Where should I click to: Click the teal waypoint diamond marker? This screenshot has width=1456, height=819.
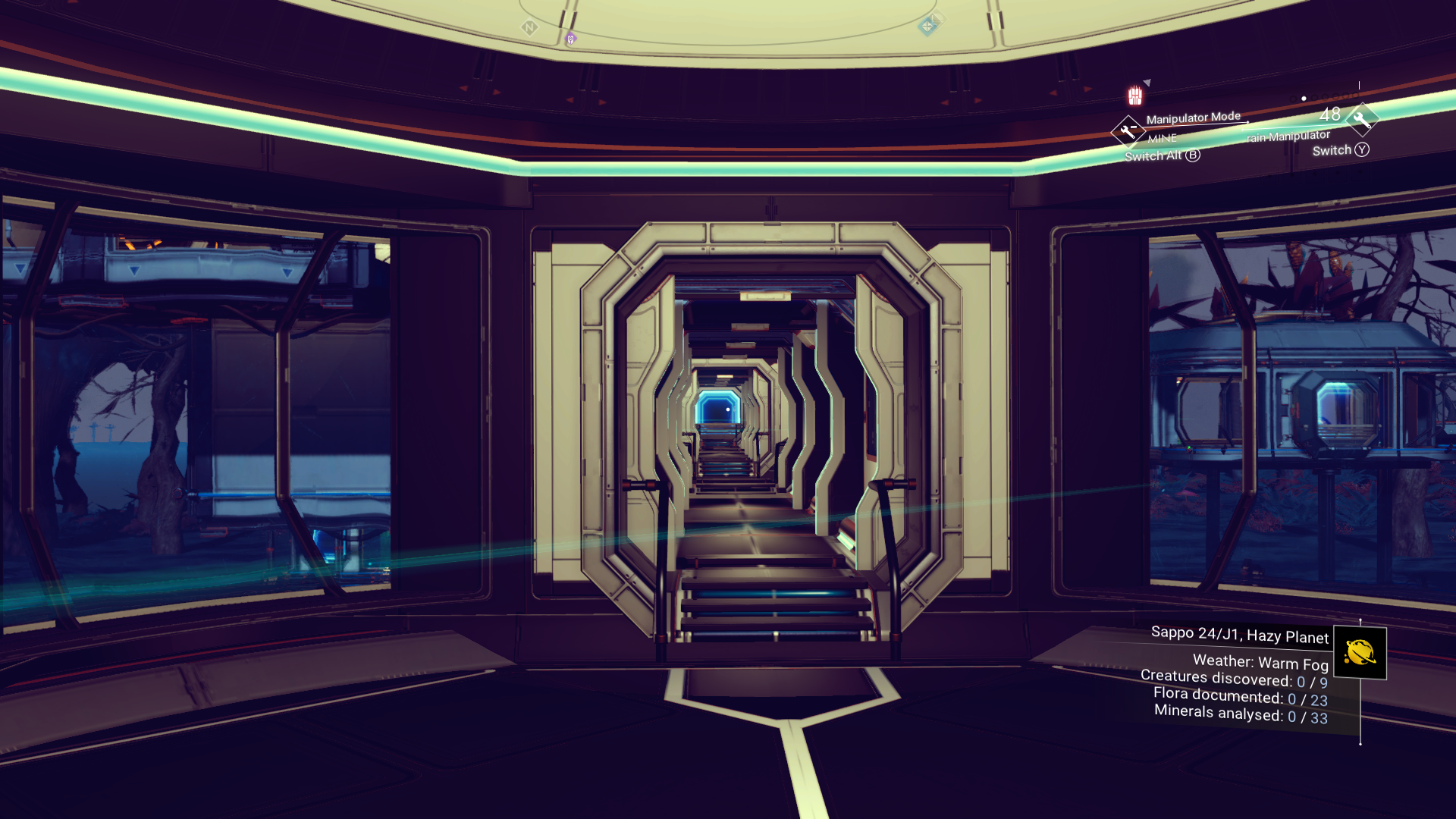coord(927,26)
